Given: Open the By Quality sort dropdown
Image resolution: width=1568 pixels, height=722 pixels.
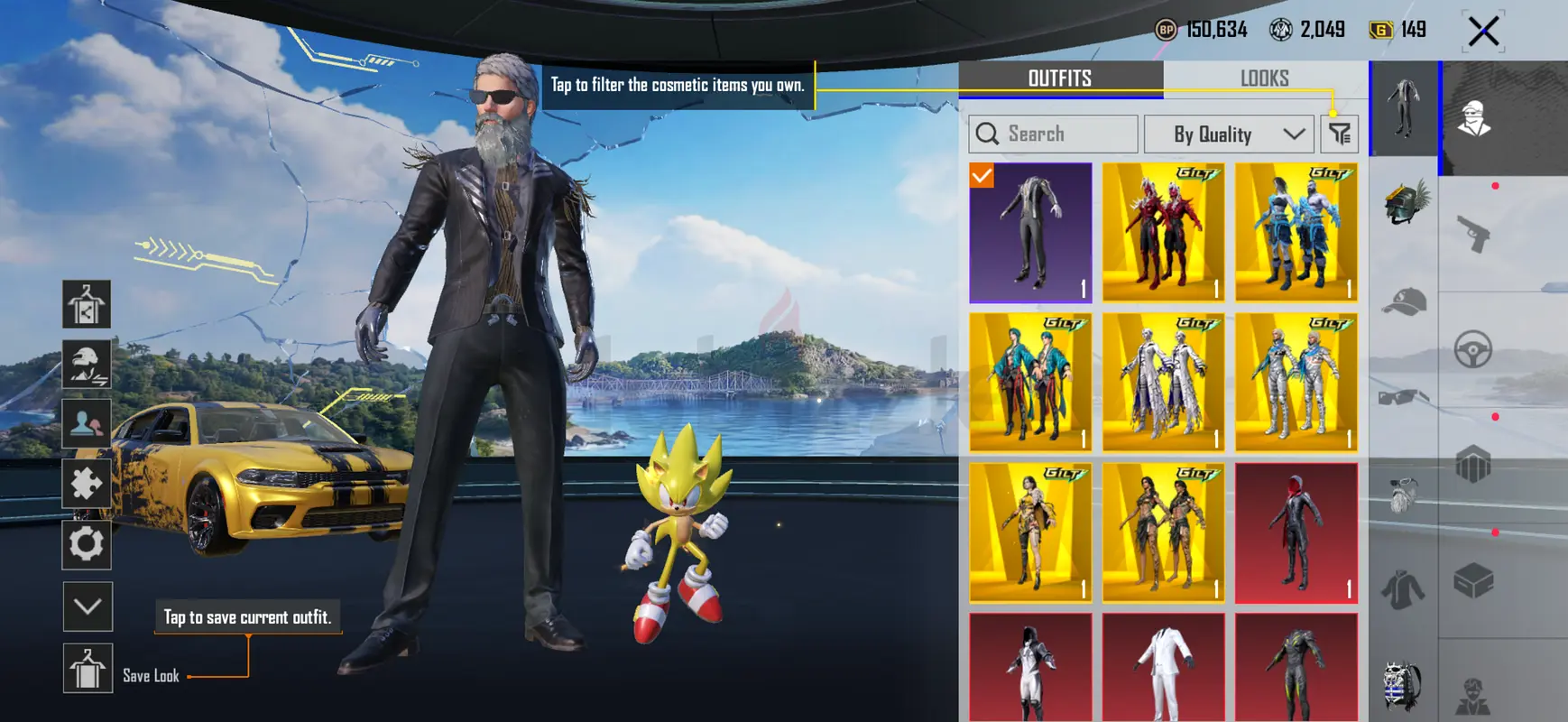Looking at the screenshot, I should (1228, 134).
